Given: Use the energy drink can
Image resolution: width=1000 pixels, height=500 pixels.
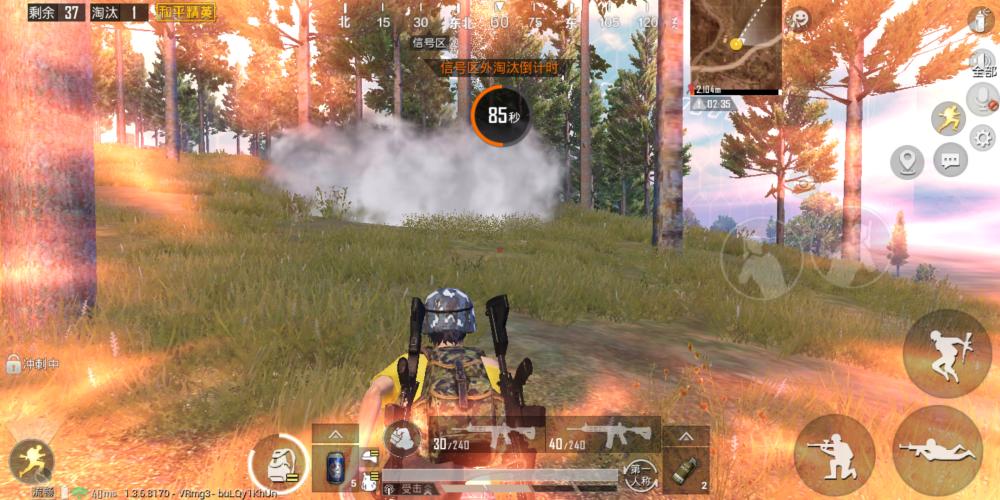Looking at the screenshot, I should coord(335,468).
